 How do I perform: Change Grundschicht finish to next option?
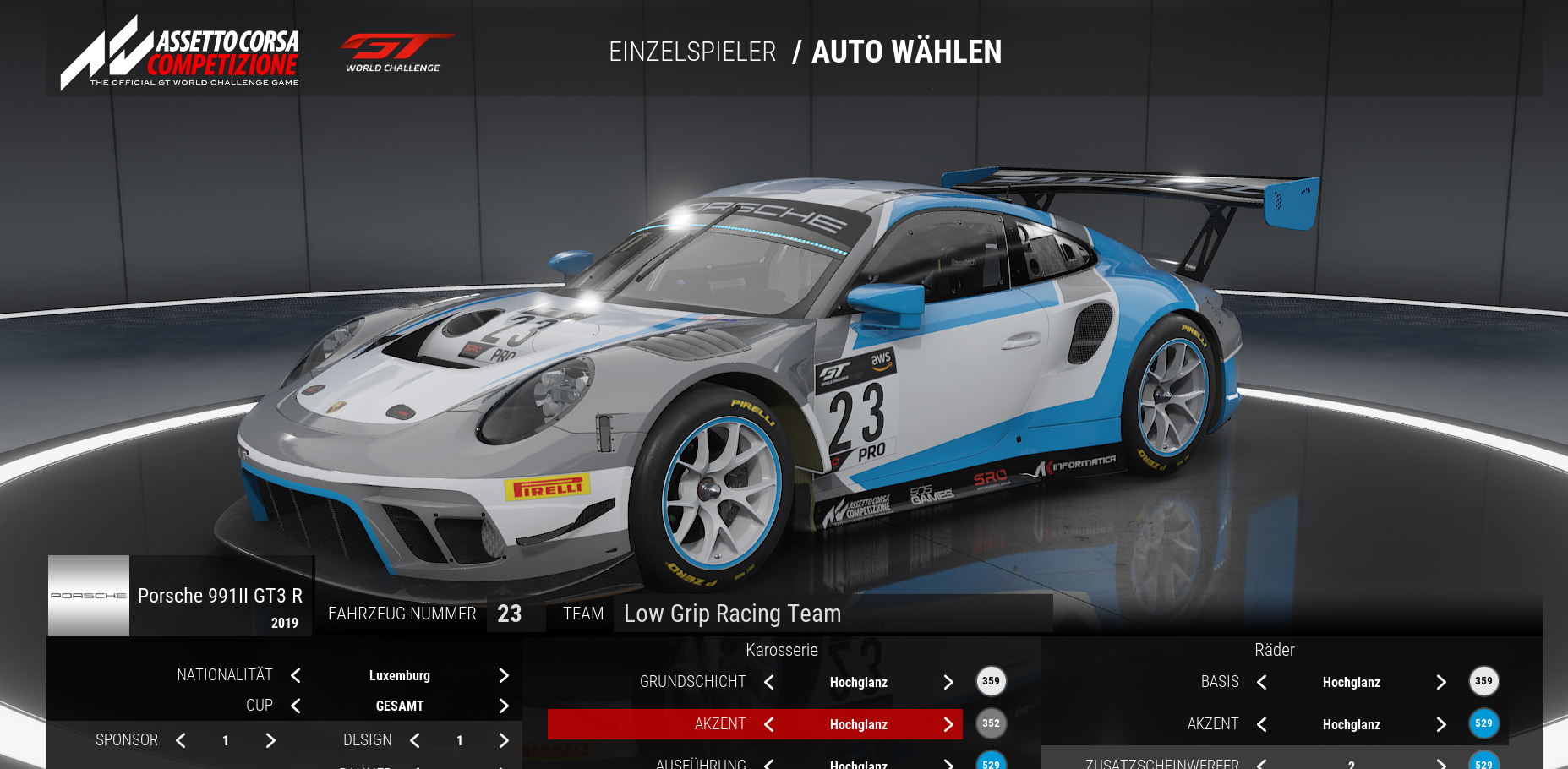coord(948,682)
